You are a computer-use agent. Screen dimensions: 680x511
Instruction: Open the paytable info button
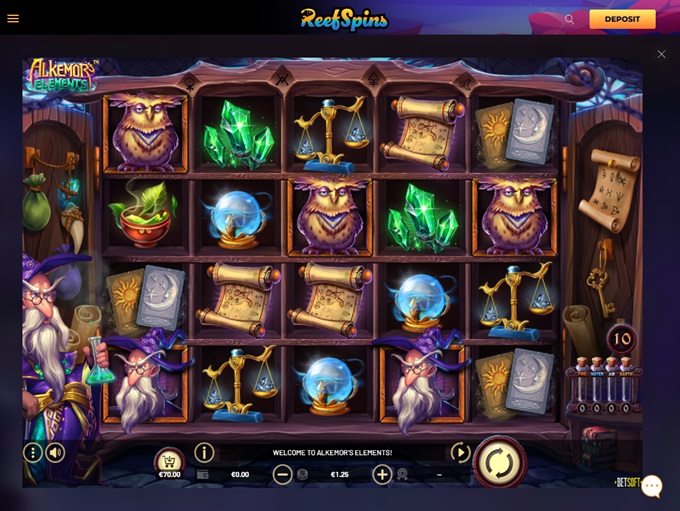pyautogui.click(x=204, y=453)
